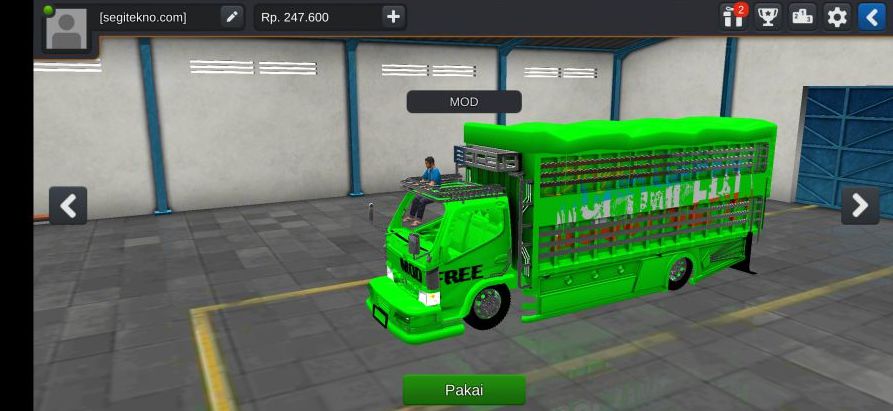Image resolution: width=893 pixels, height=411 pixels.
Task: Open the trophy achievements icon
Action: pos(768,16)
